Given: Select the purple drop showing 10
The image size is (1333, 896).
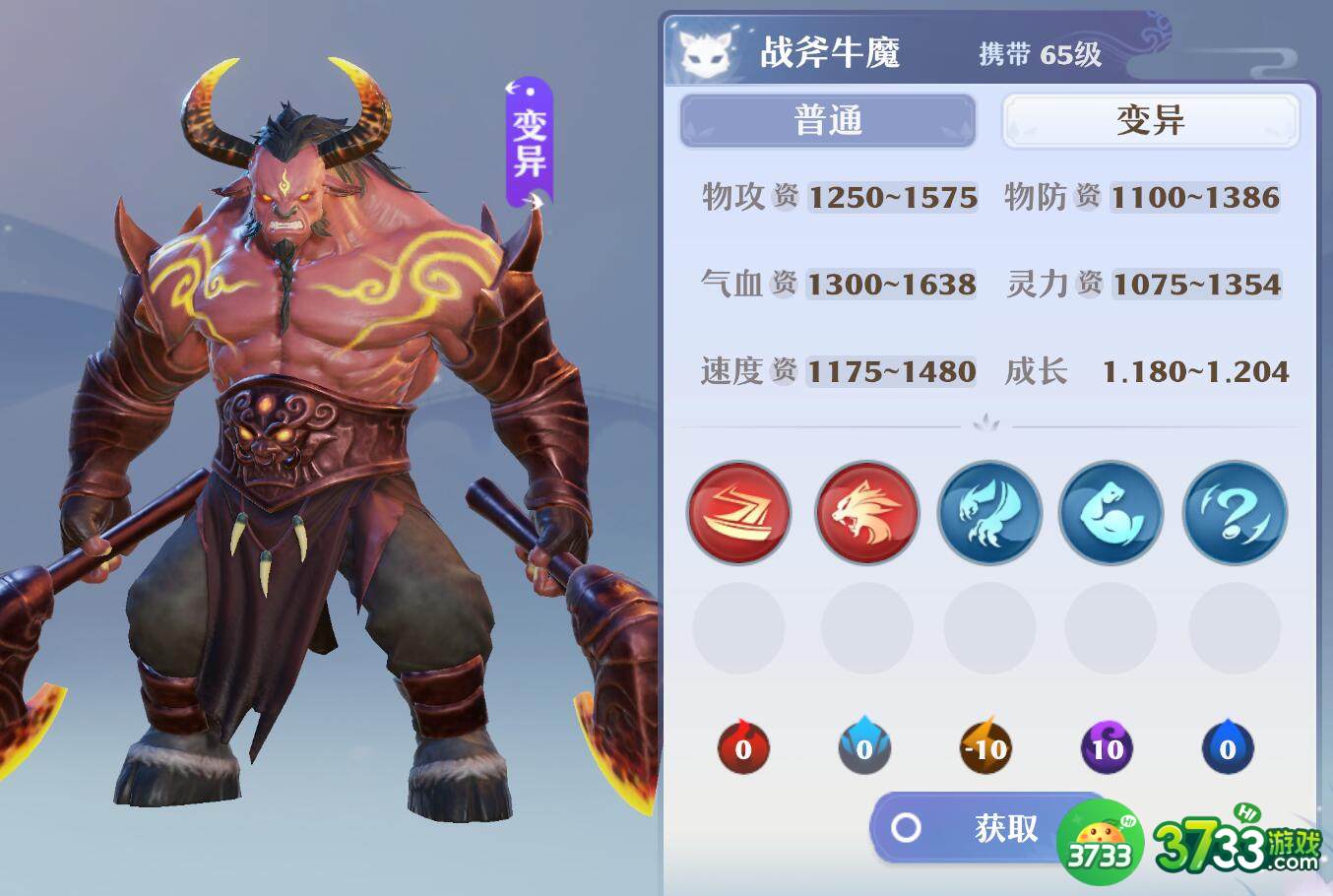Looking at the screenshot, I should click(1108, 747).
